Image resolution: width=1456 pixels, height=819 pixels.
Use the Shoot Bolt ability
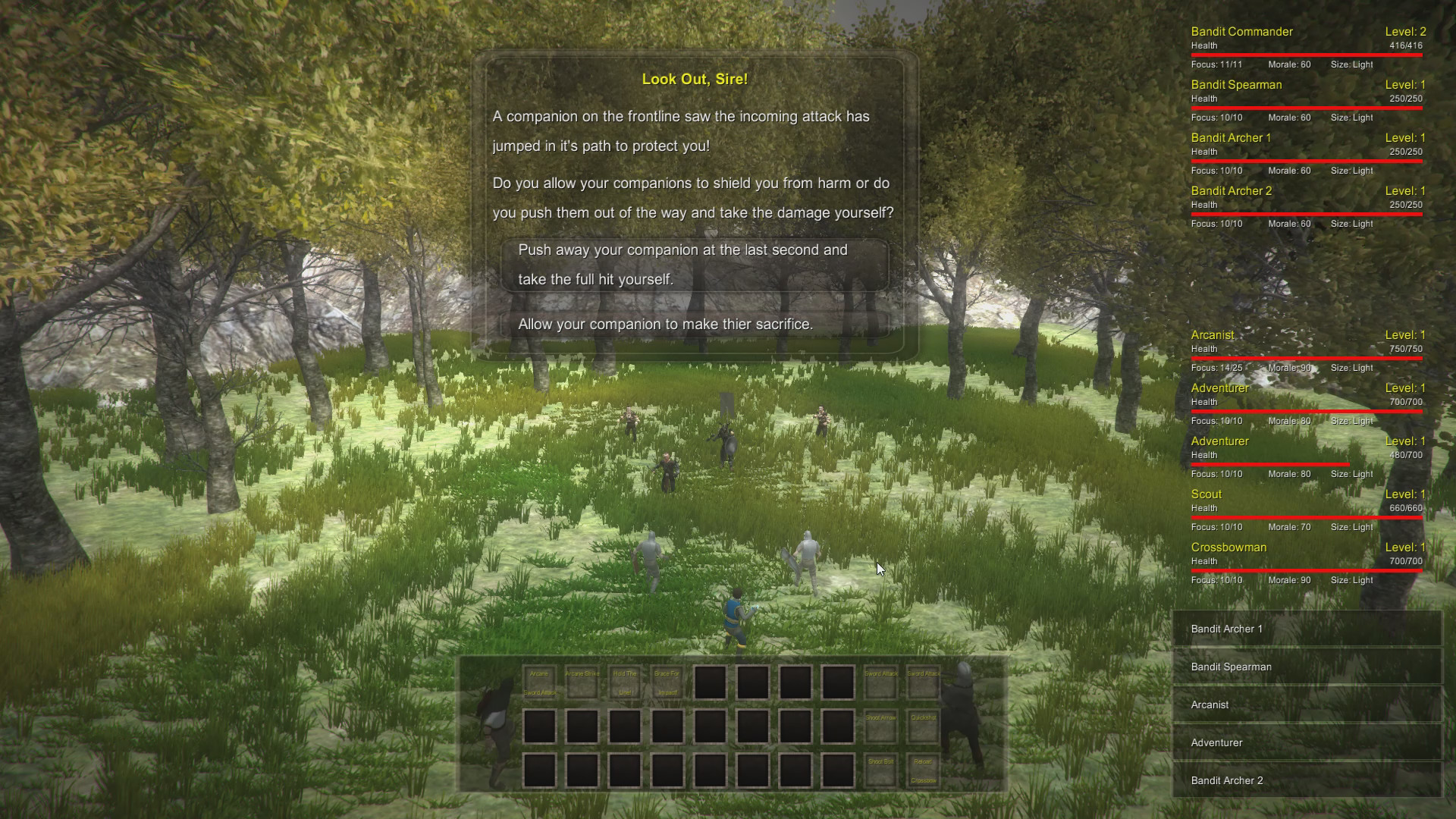[x=880, y=768]
